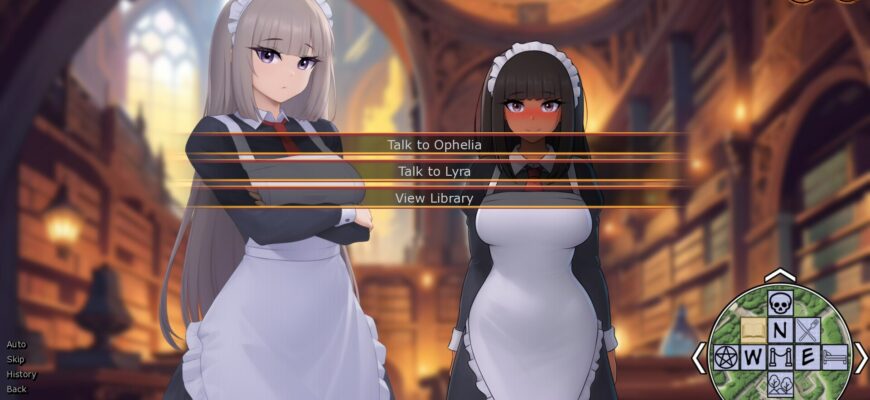This screenshot has width=870, height=400.
Task: Select the N tile on the compass map
Action: click(780, 330)
